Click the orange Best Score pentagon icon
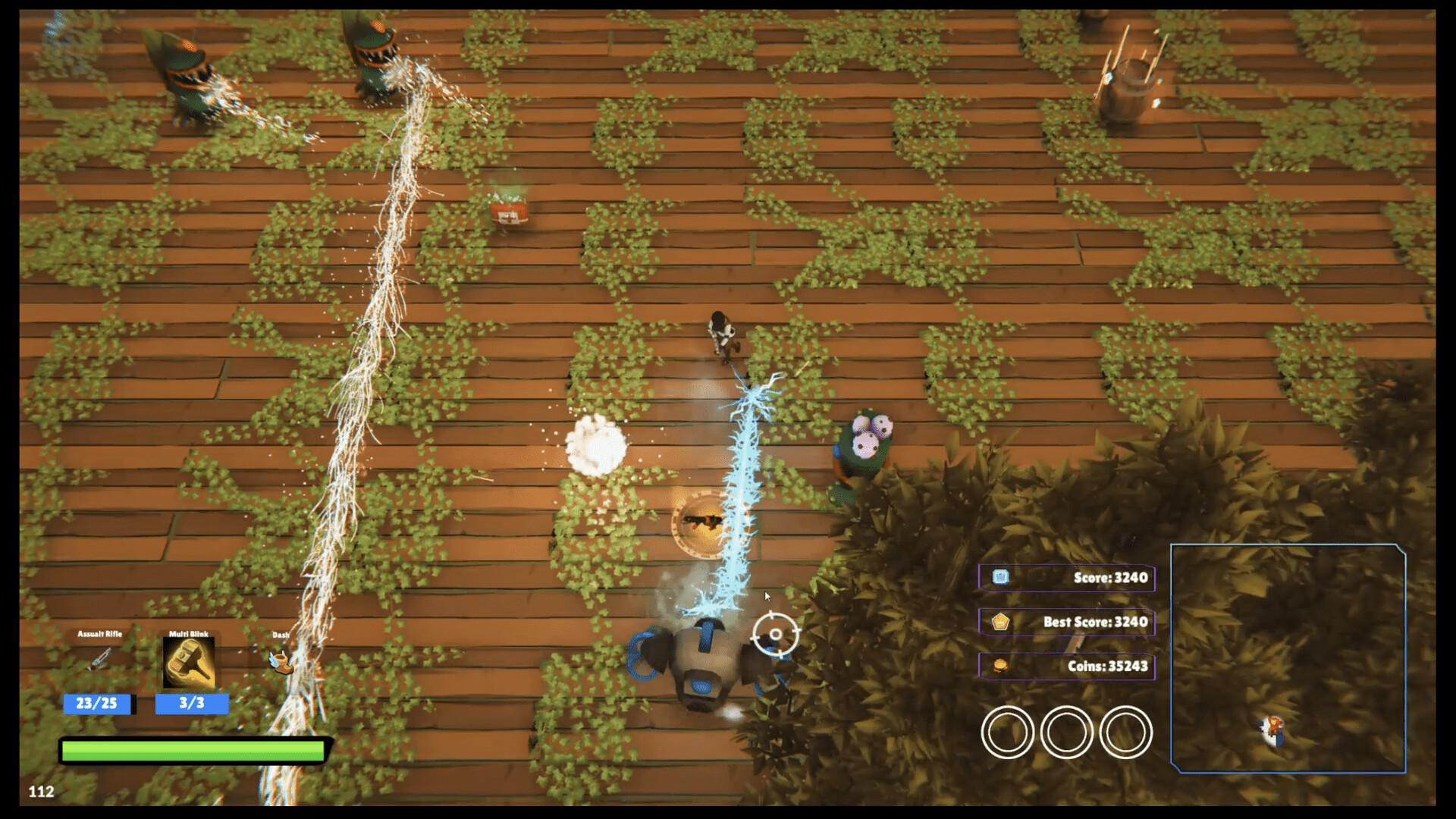This screenshot has width=1456, height=819. click(1001, 621)
